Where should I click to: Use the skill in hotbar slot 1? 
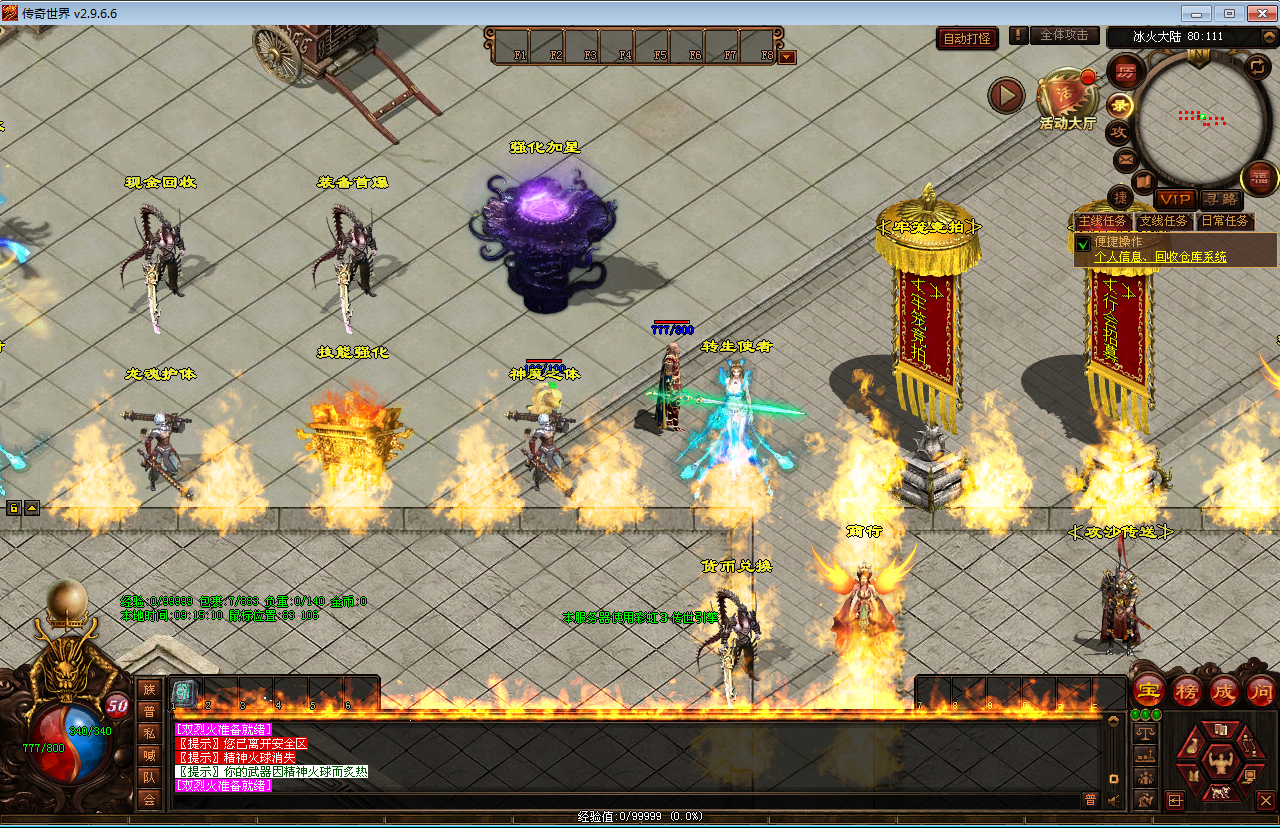click(x=185, y=692)
